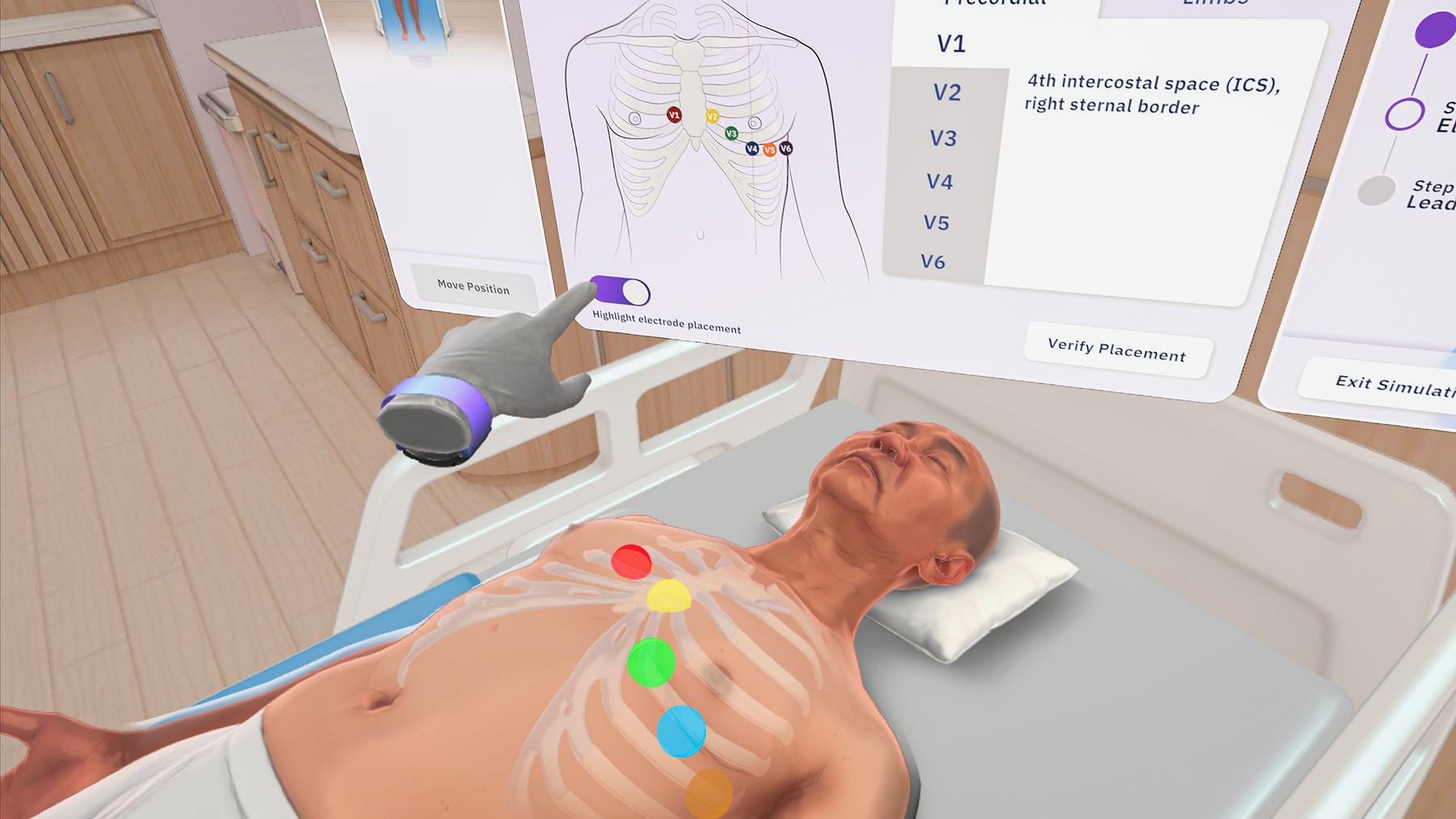Click the green V3 electrode icon in the diagram
This screenshot has width=1456, height=819.
click(732, 133)
